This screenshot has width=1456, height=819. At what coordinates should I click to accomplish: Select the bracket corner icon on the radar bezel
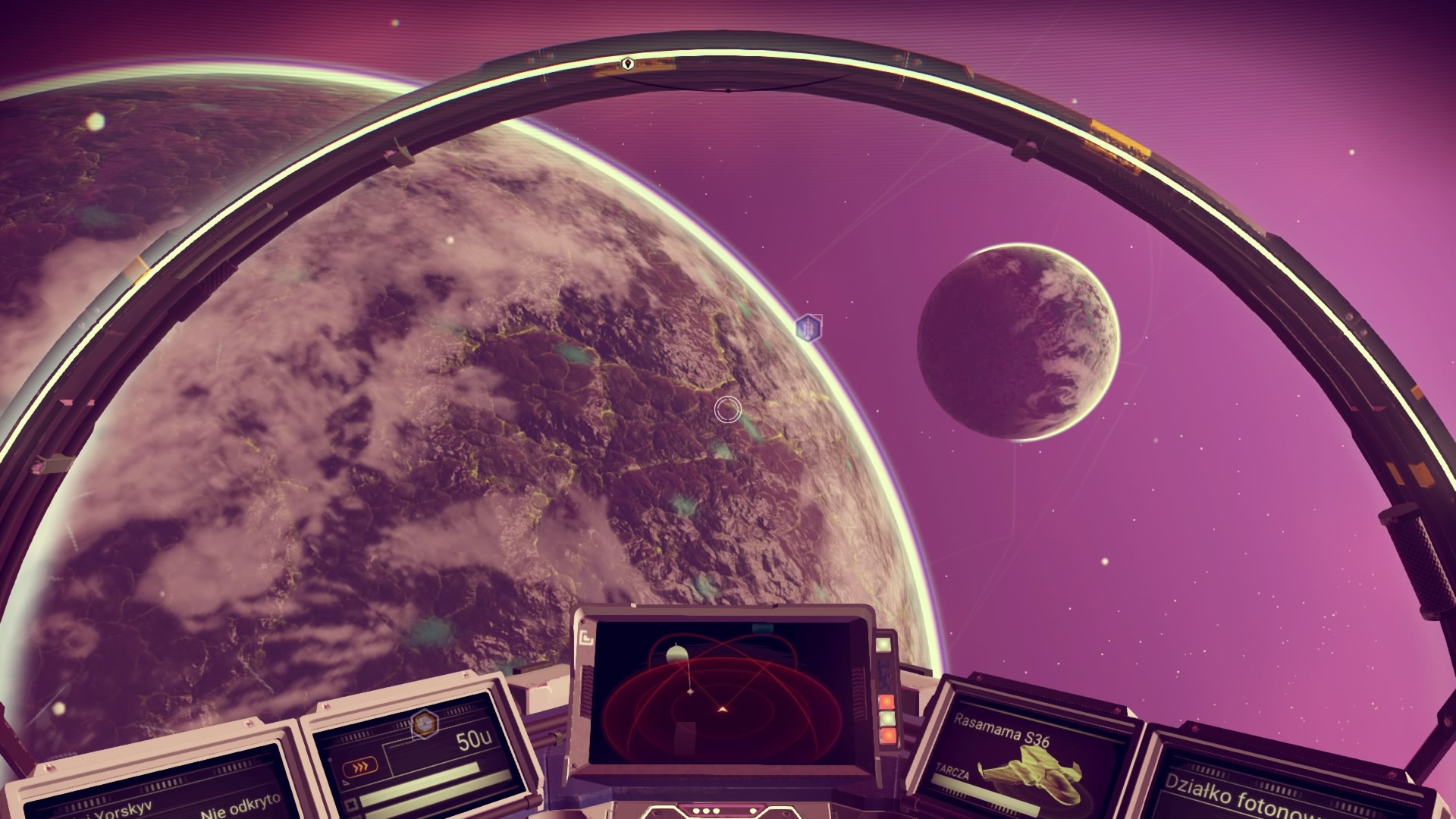pos(587,636)
